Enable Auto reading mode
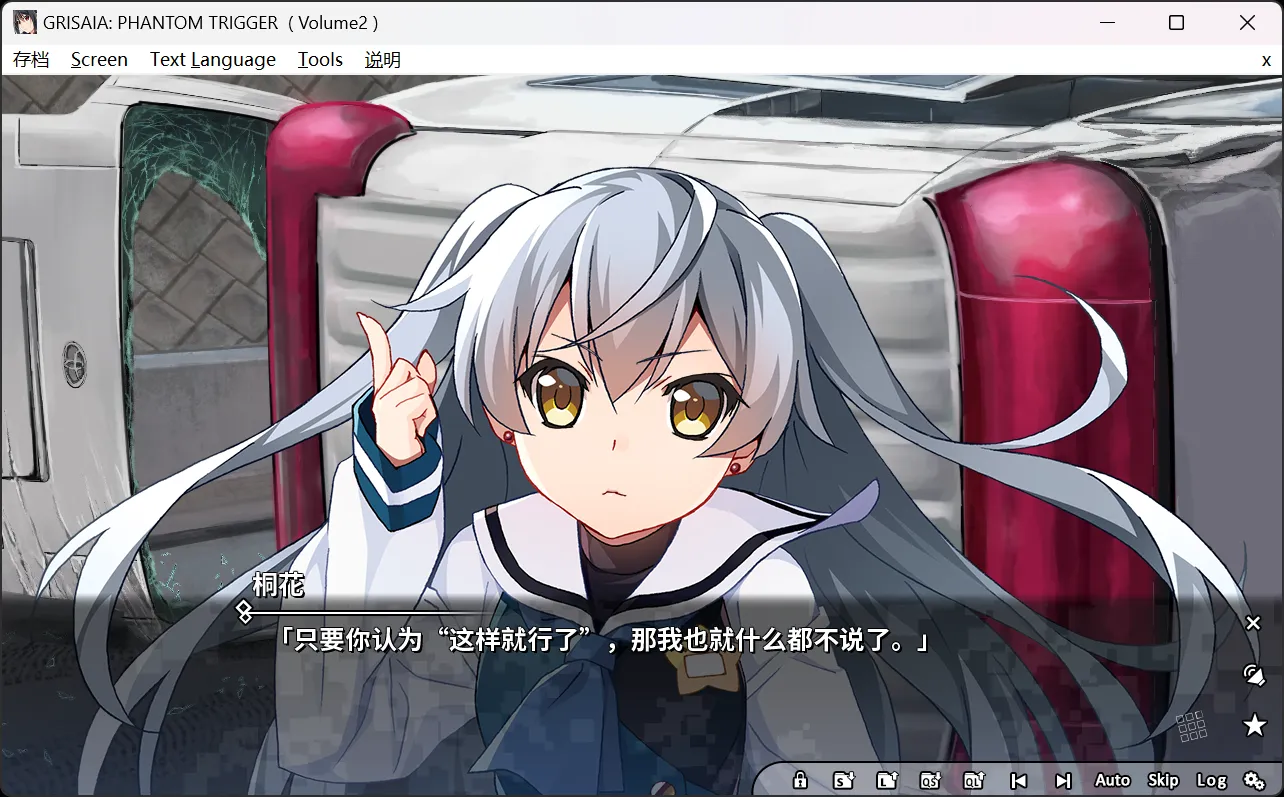 pos(1112,780)
